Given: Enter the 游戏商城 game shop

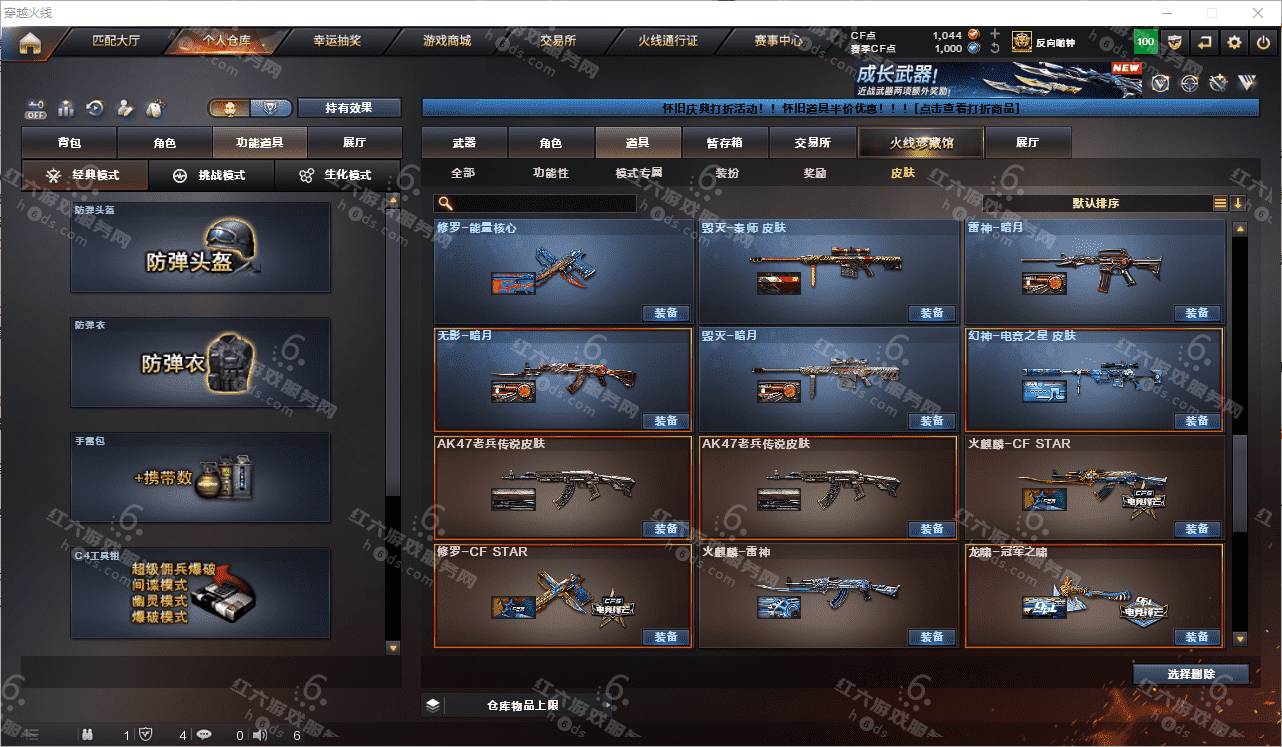Looking at the screenshot, I should tap(447, 42).
